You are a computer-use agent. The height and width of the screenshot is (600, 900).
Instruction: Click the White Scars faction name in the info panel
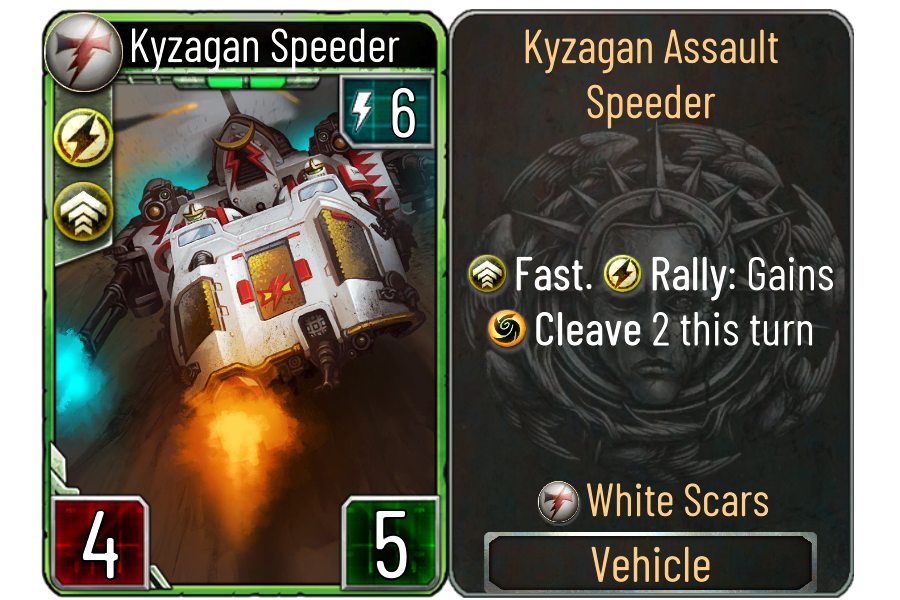(677, 500)
